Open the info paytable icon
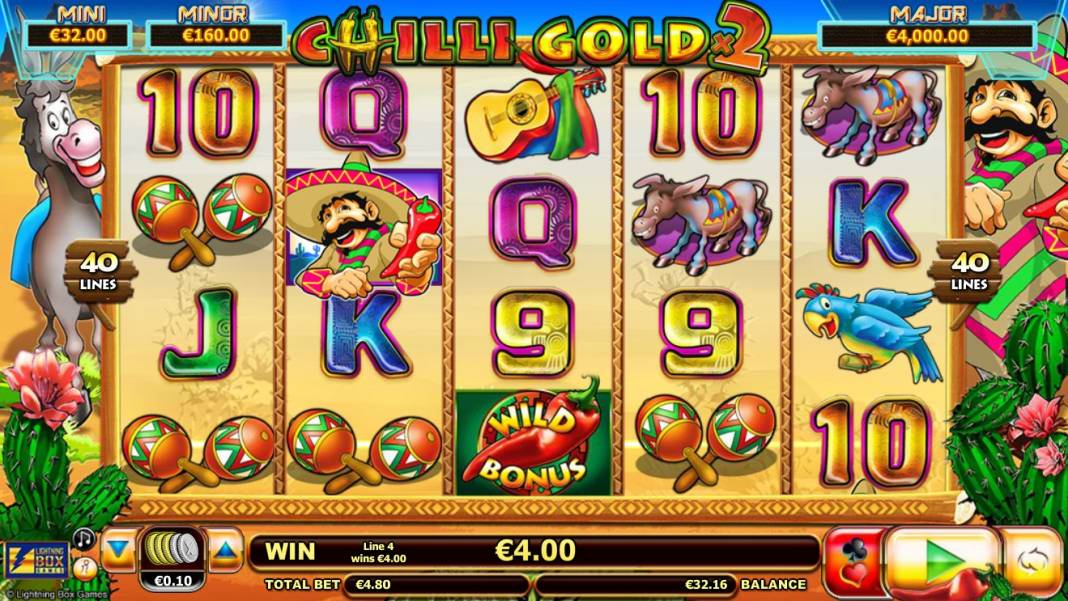 84,568
